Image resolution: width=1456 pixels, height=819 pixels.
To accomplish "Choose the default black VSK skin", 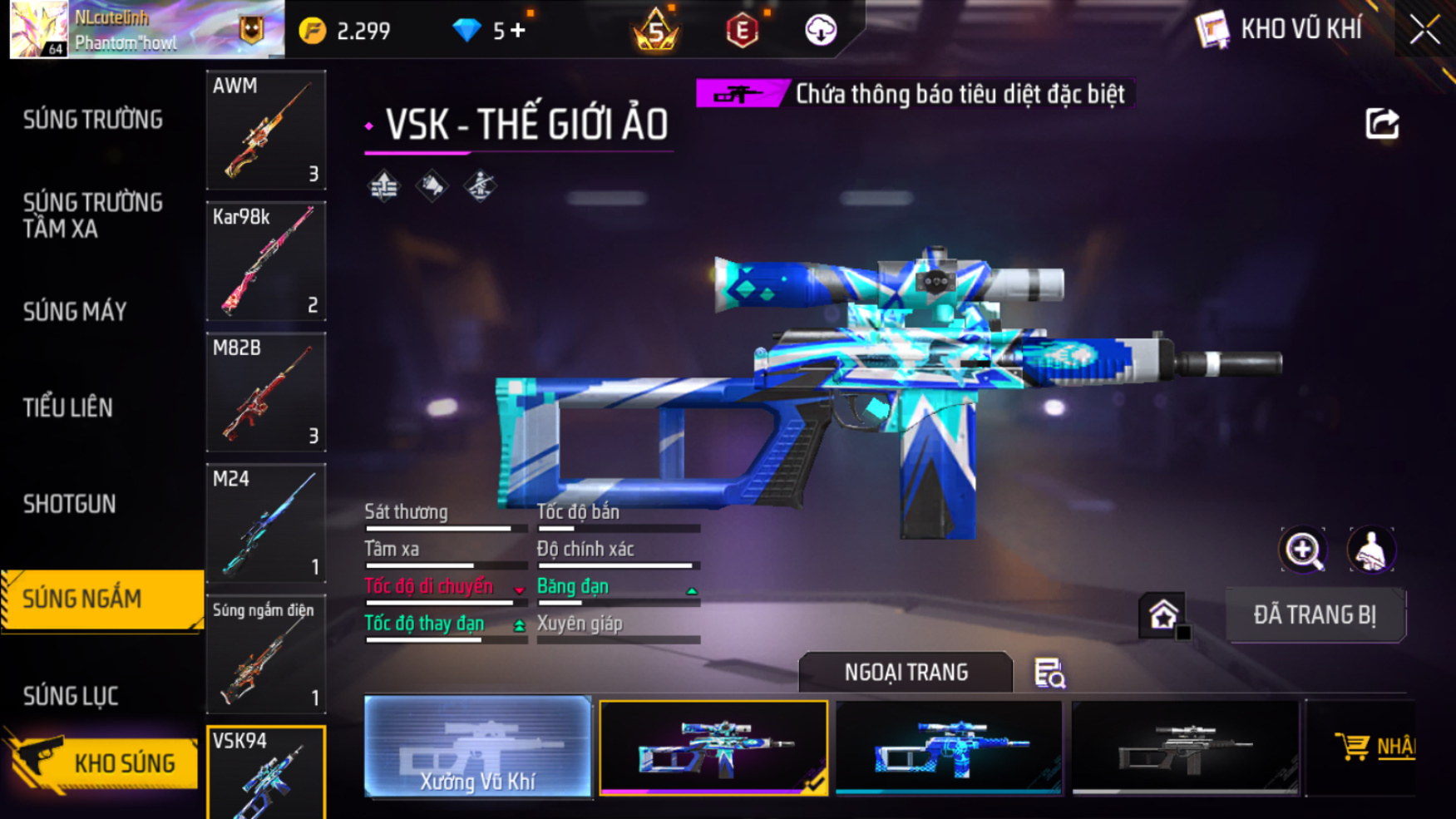I will (1185, 747).
